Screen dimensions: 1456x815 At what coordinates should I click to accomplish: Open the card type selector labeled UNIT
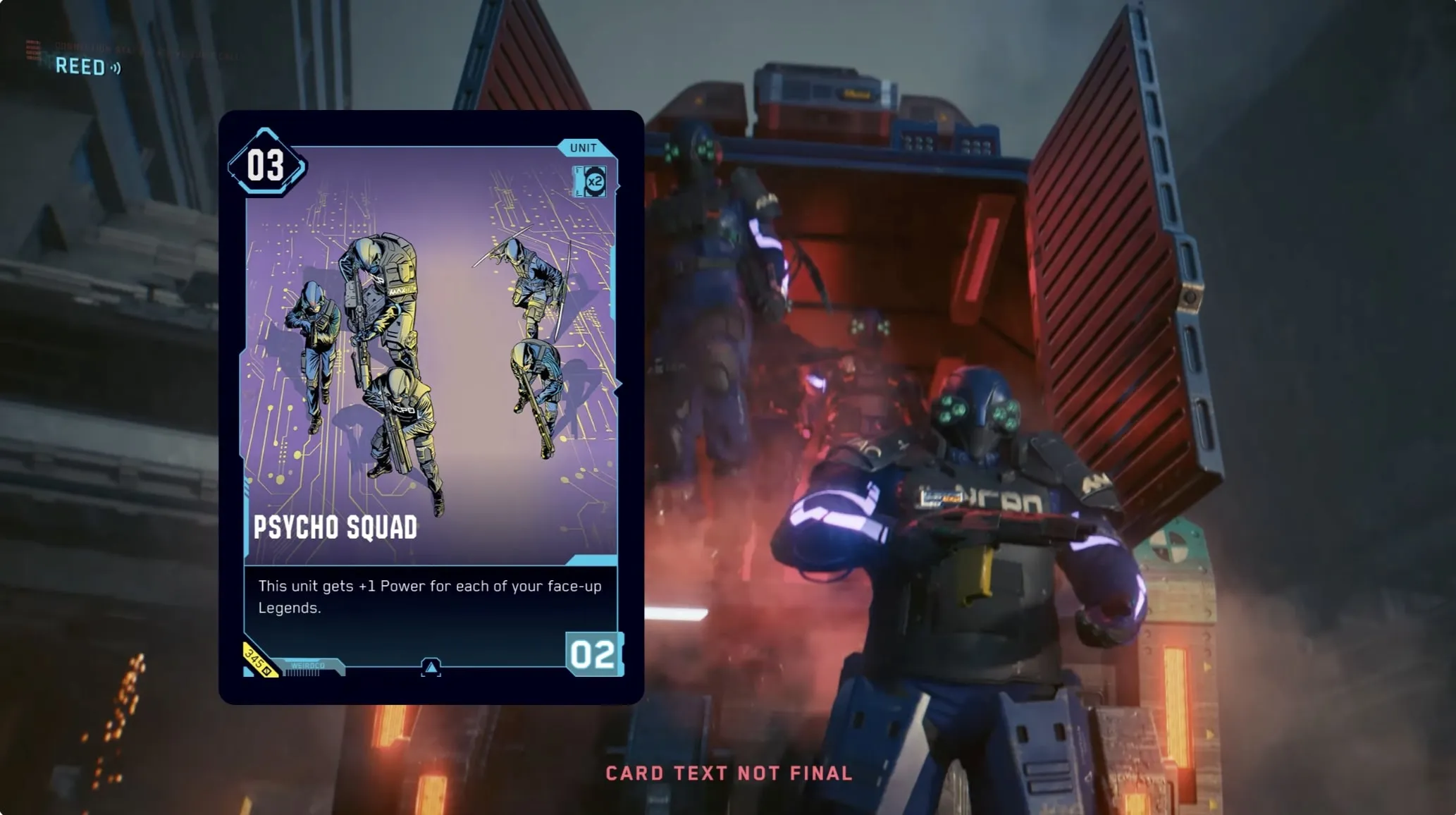pos(582,147)
